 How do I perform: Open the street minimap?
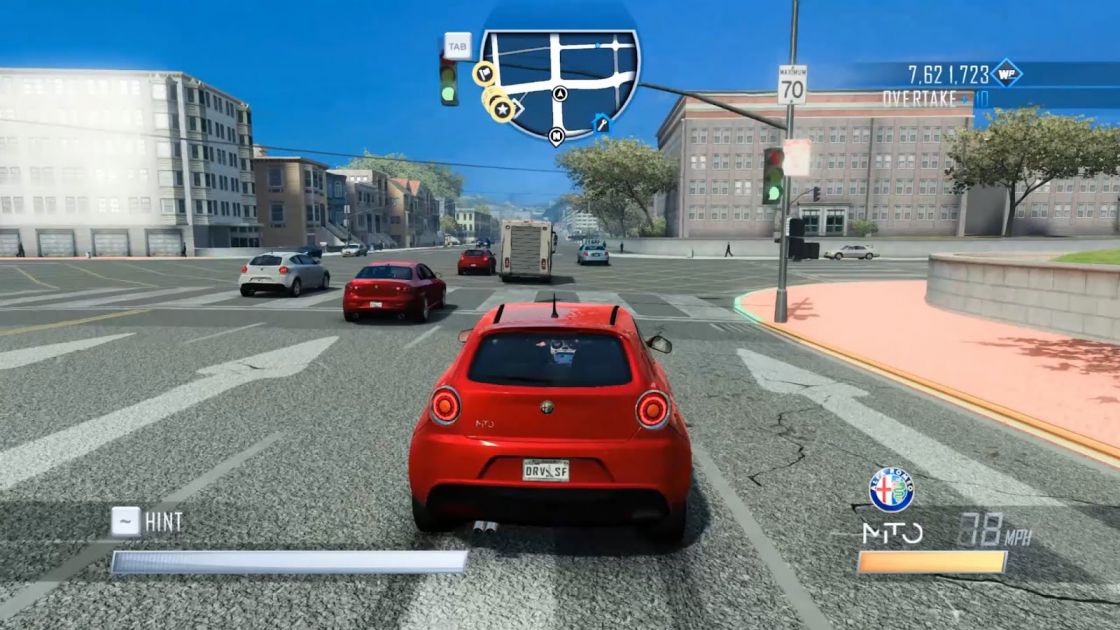[x=559, y=78]
